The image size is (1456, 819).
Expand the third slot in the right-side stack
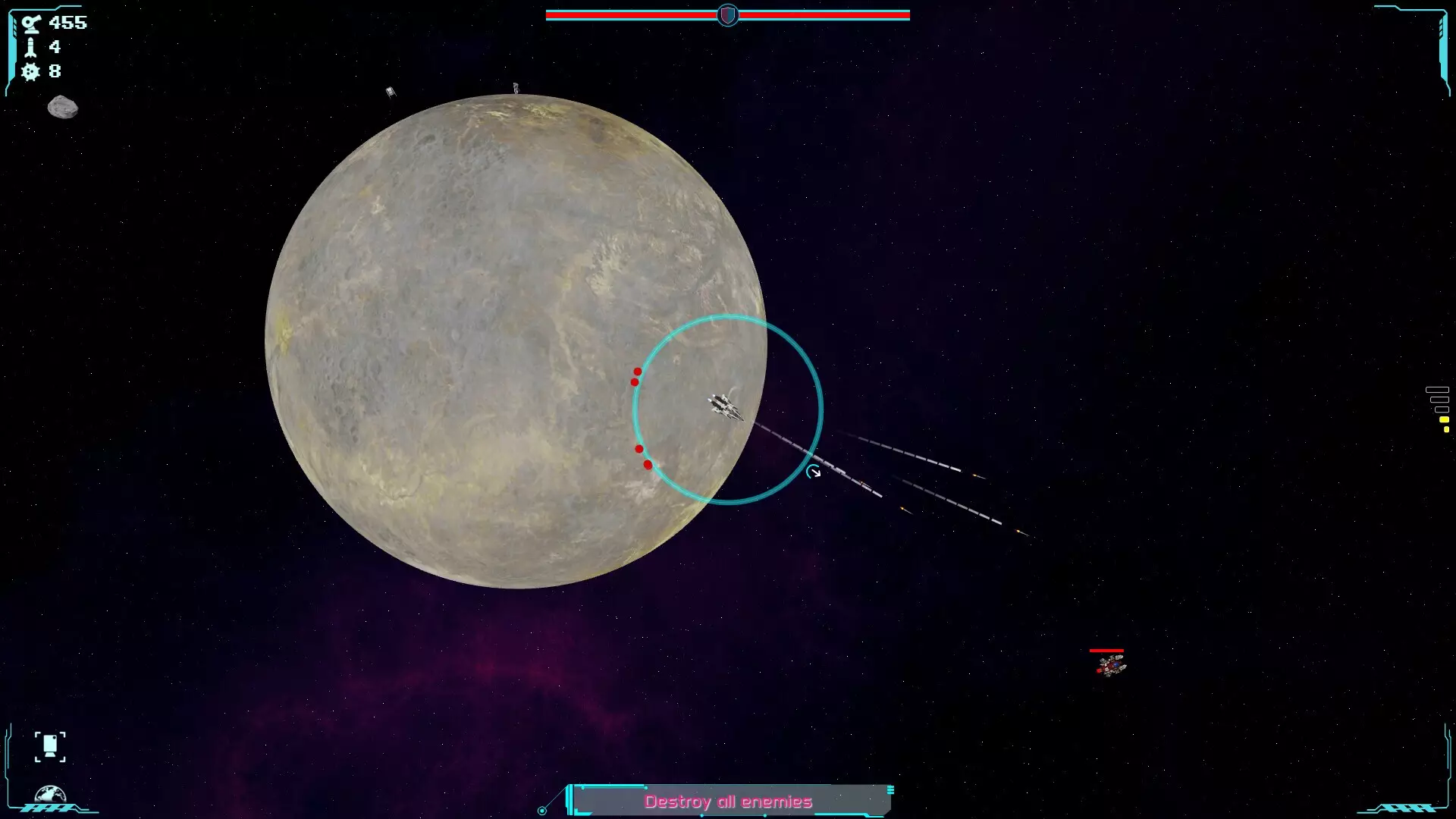[1442, 409]
